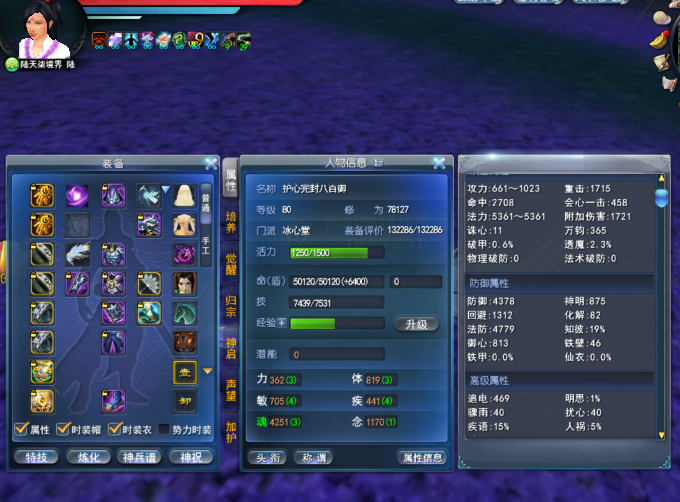Switch to the 声望 reputation tab
The height and width of the screenshot is (502, 680).
tap(231, 389)
